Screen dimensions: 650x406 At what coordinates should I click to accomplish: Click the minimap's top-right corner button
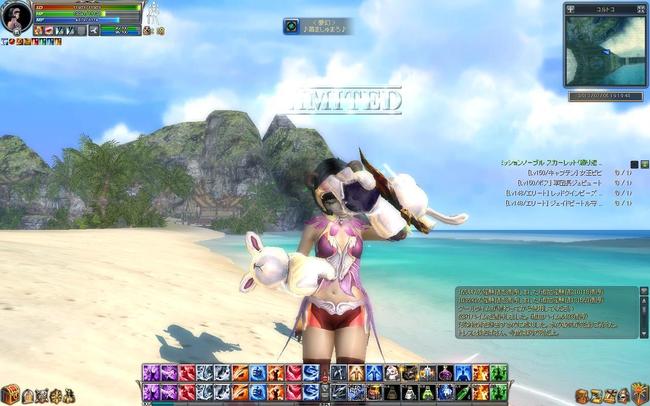tap(642, 8)
